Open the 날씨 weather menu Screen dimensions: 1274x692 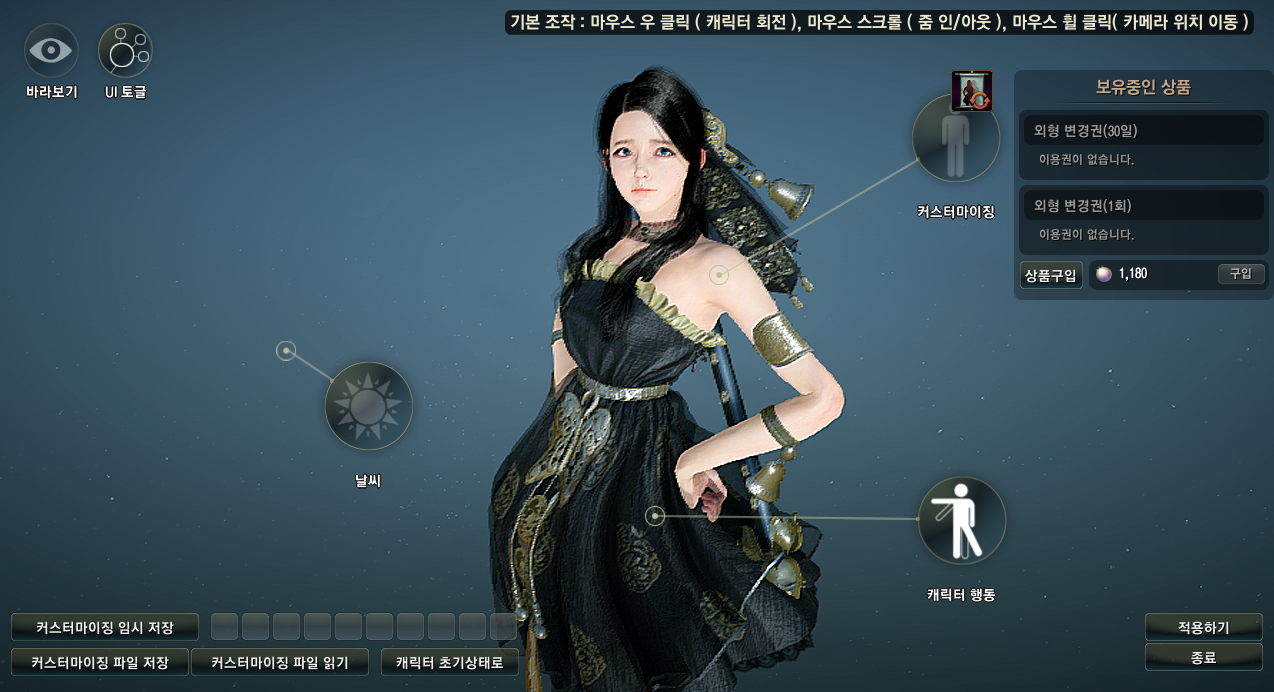point(368,405)
